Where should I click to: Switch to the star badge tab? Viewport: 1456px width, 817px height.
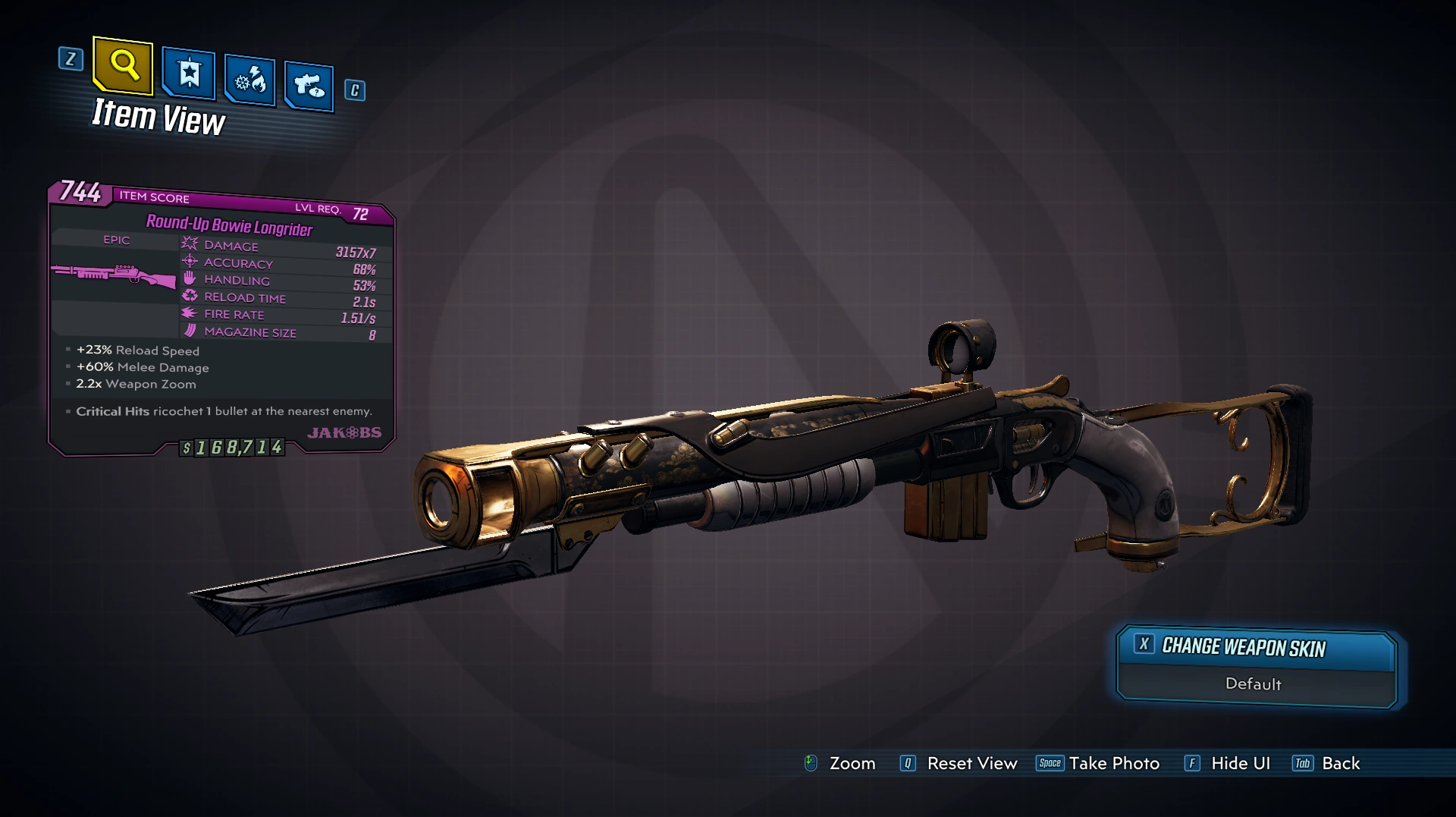[x=189, y=74]
